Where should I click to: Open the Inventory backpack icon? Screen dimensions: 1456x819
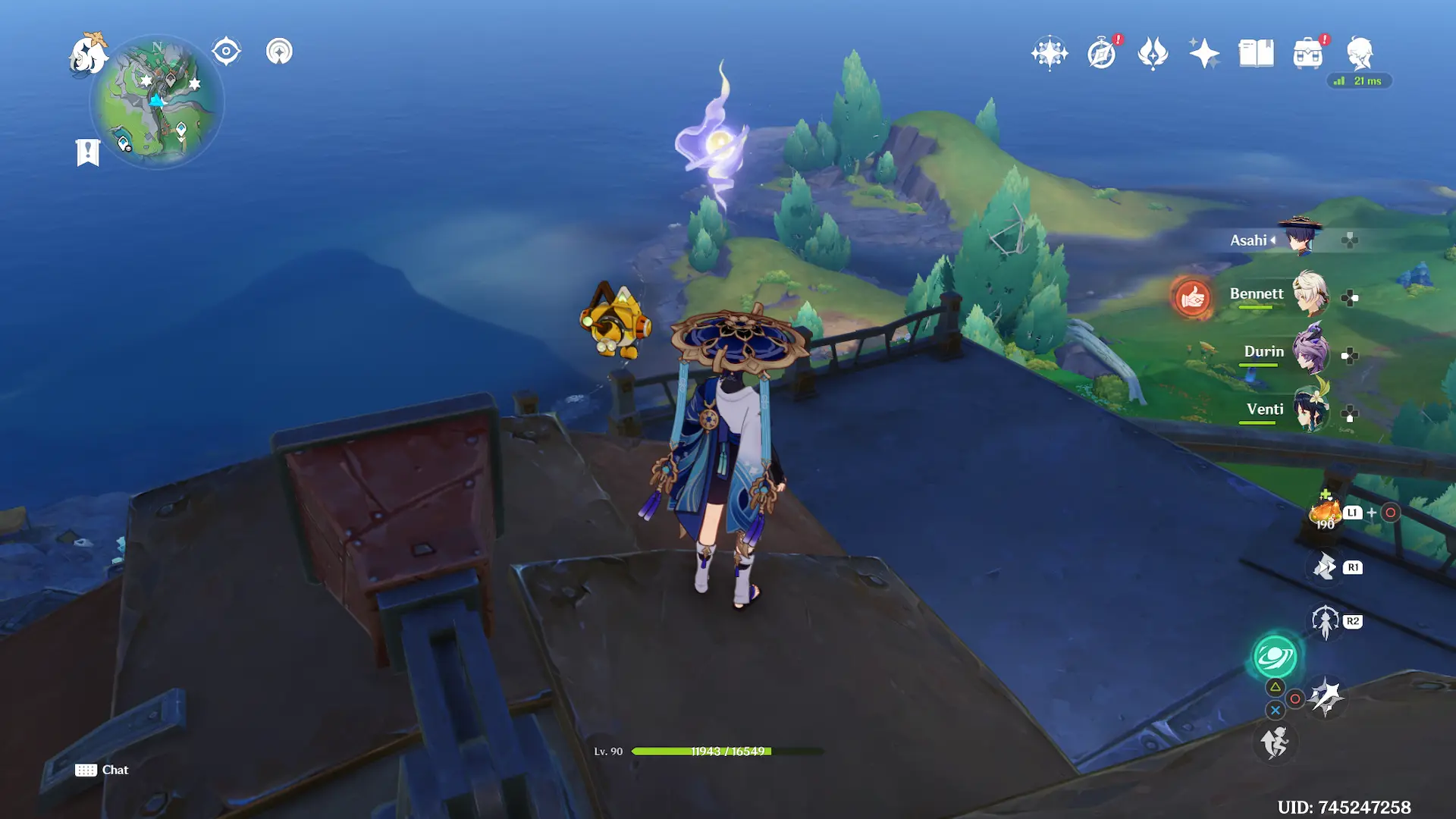pos(1307,53)
